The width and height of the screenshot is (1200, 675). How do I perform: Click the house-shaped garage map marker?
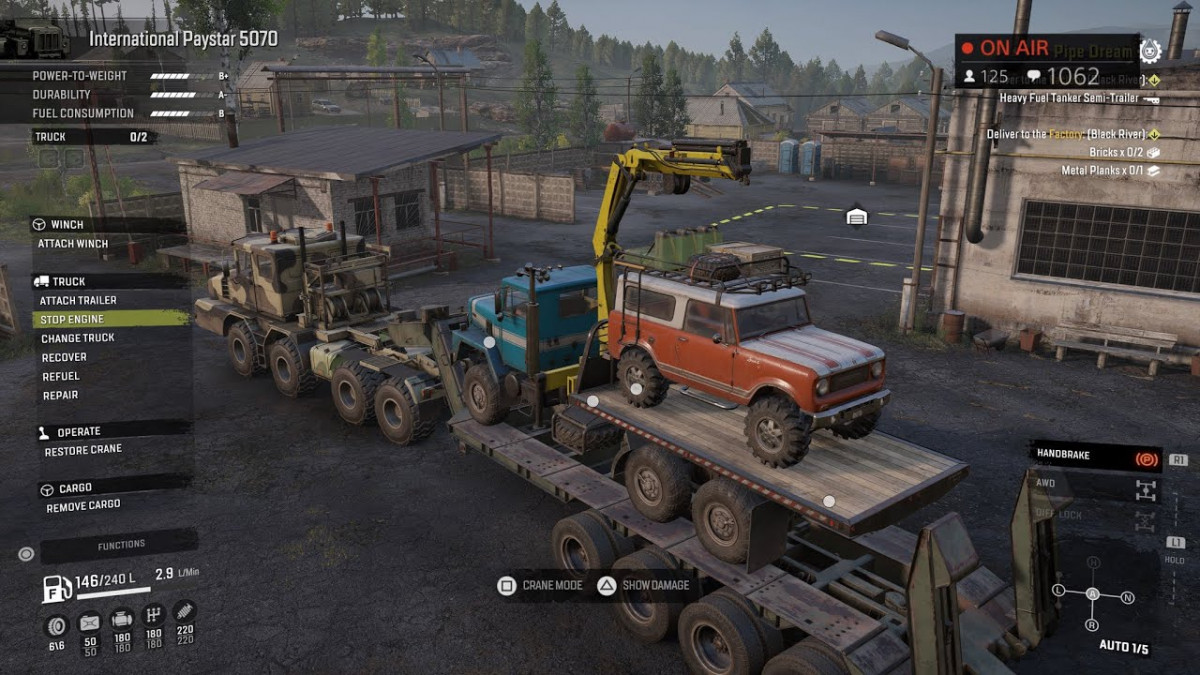(856, 216)
